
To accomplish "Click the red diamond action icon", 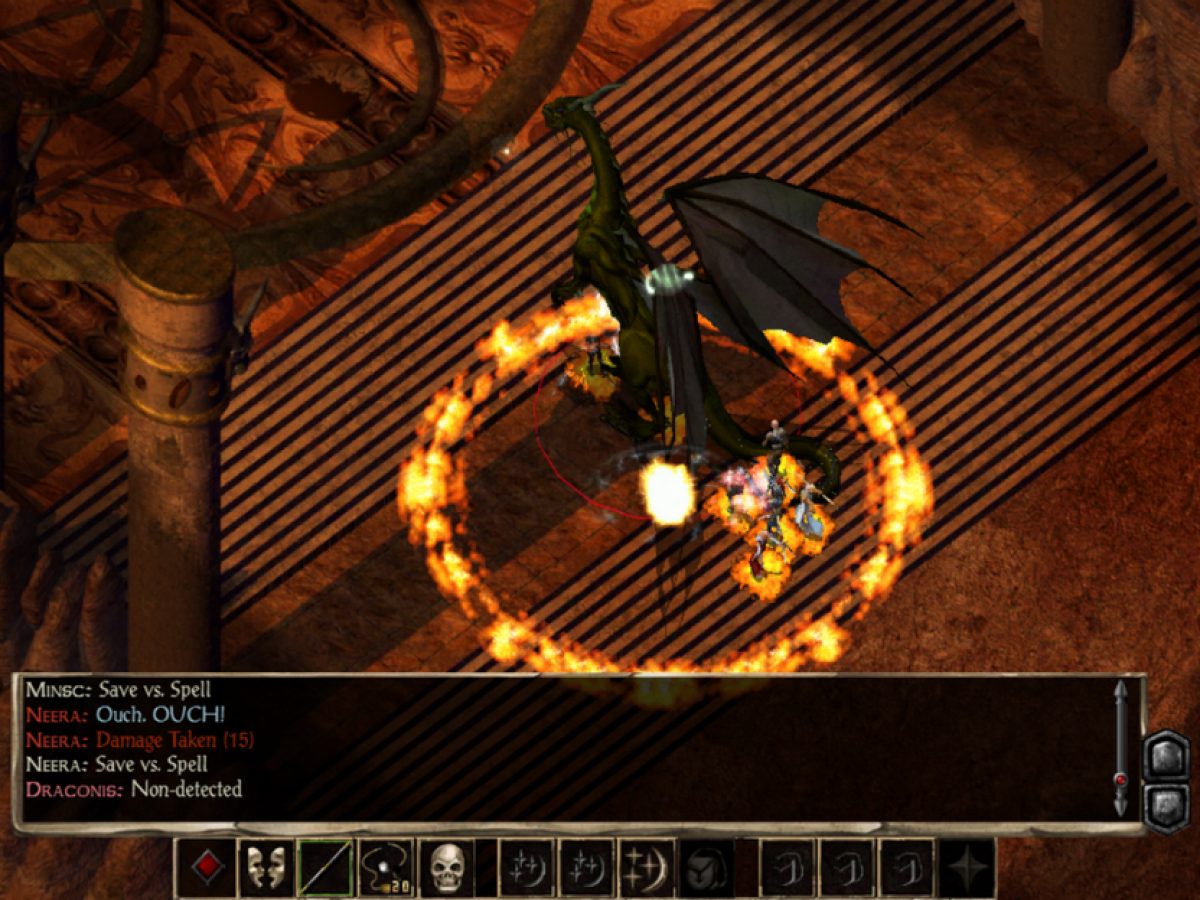I will point(206,867).
